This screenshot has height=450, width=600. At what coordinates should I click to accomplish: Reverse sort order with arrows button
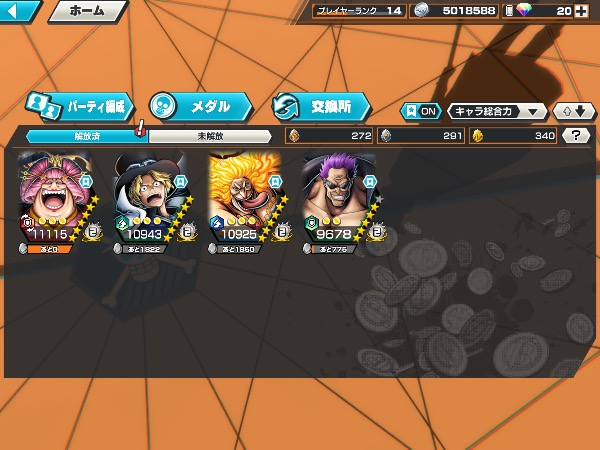(574, 111)
